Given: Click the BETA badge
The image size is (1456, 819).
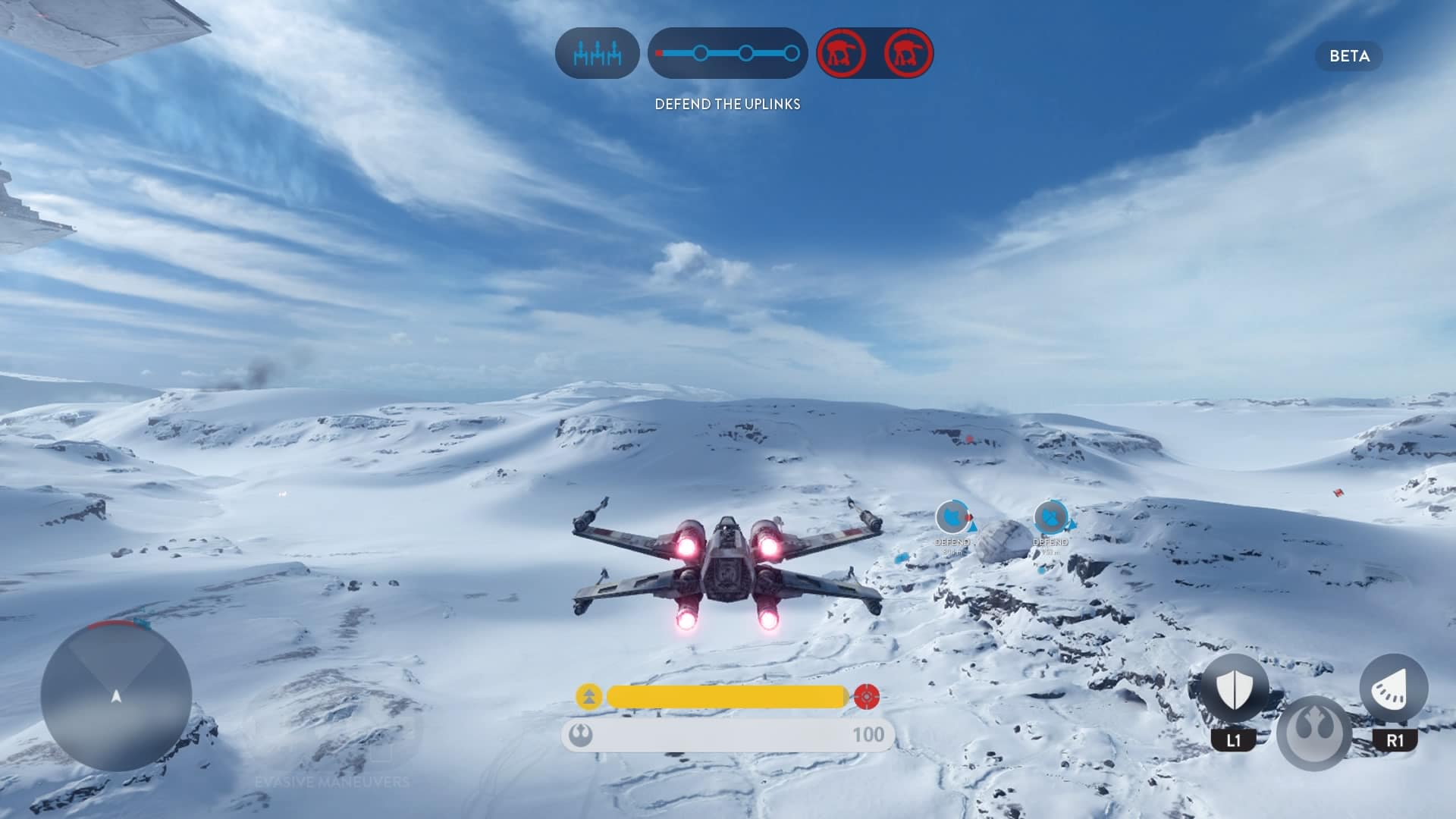Looking at the screenshot, I should [1349, 56].
